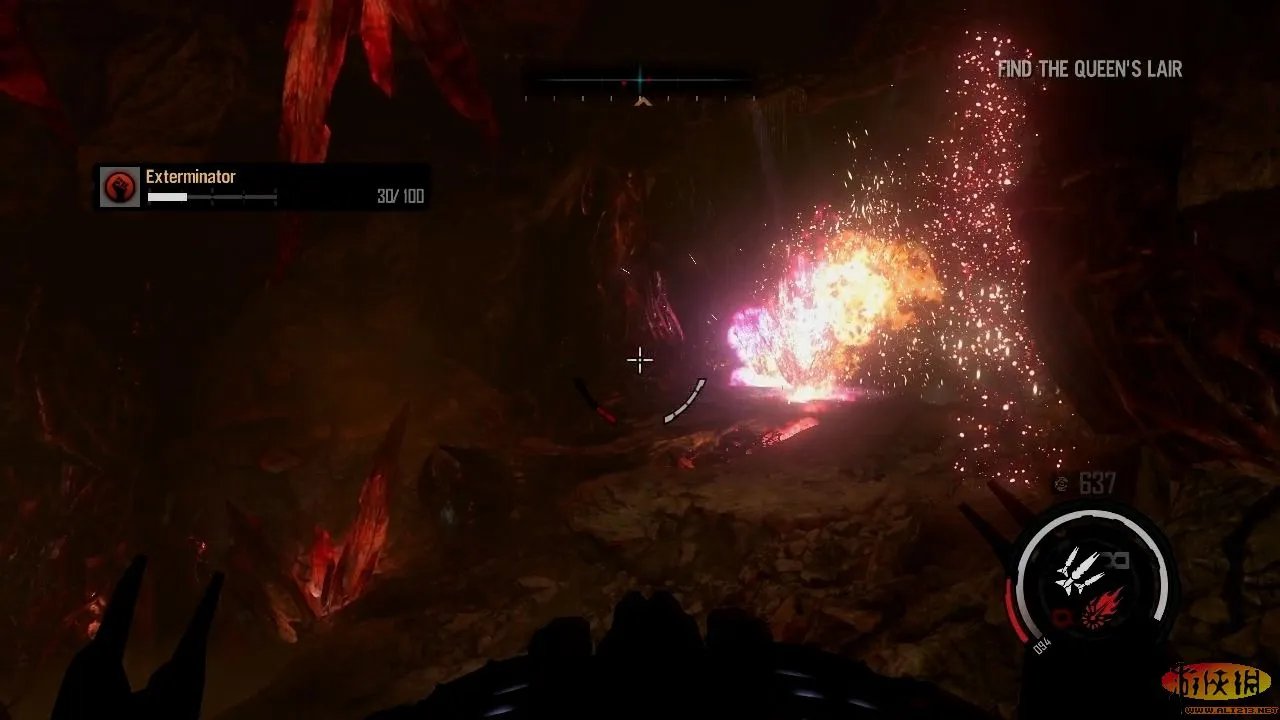Select the Find the Queen's Lair objective

coord(1089,69)
